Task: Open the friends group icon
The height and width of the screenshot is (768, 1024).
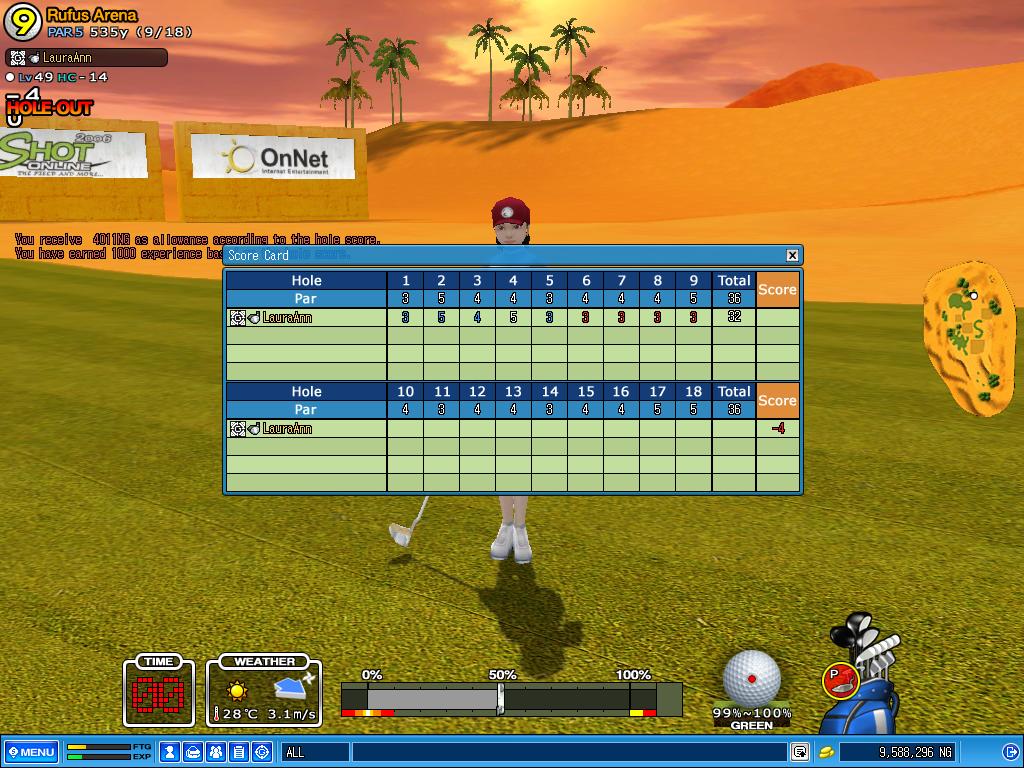Action: pos(216,752)
